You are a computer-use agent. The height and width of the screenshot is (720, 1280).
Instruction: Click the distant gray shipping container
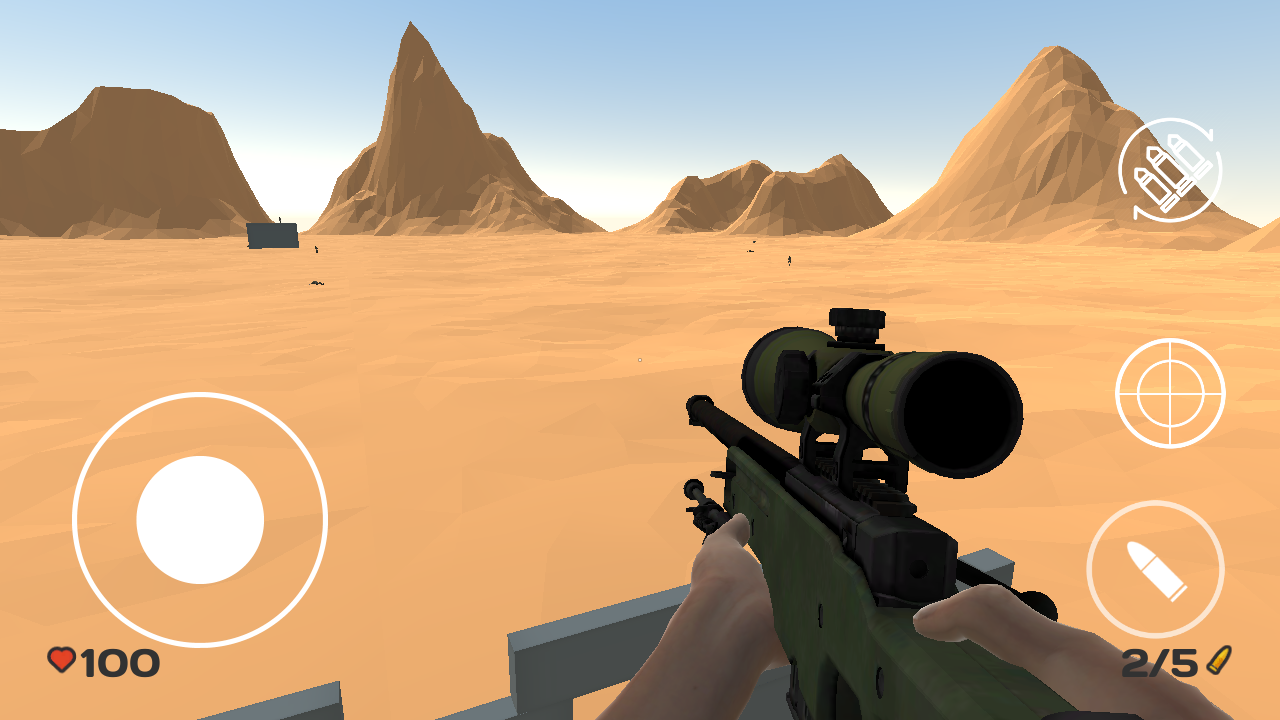pos(272,237)
